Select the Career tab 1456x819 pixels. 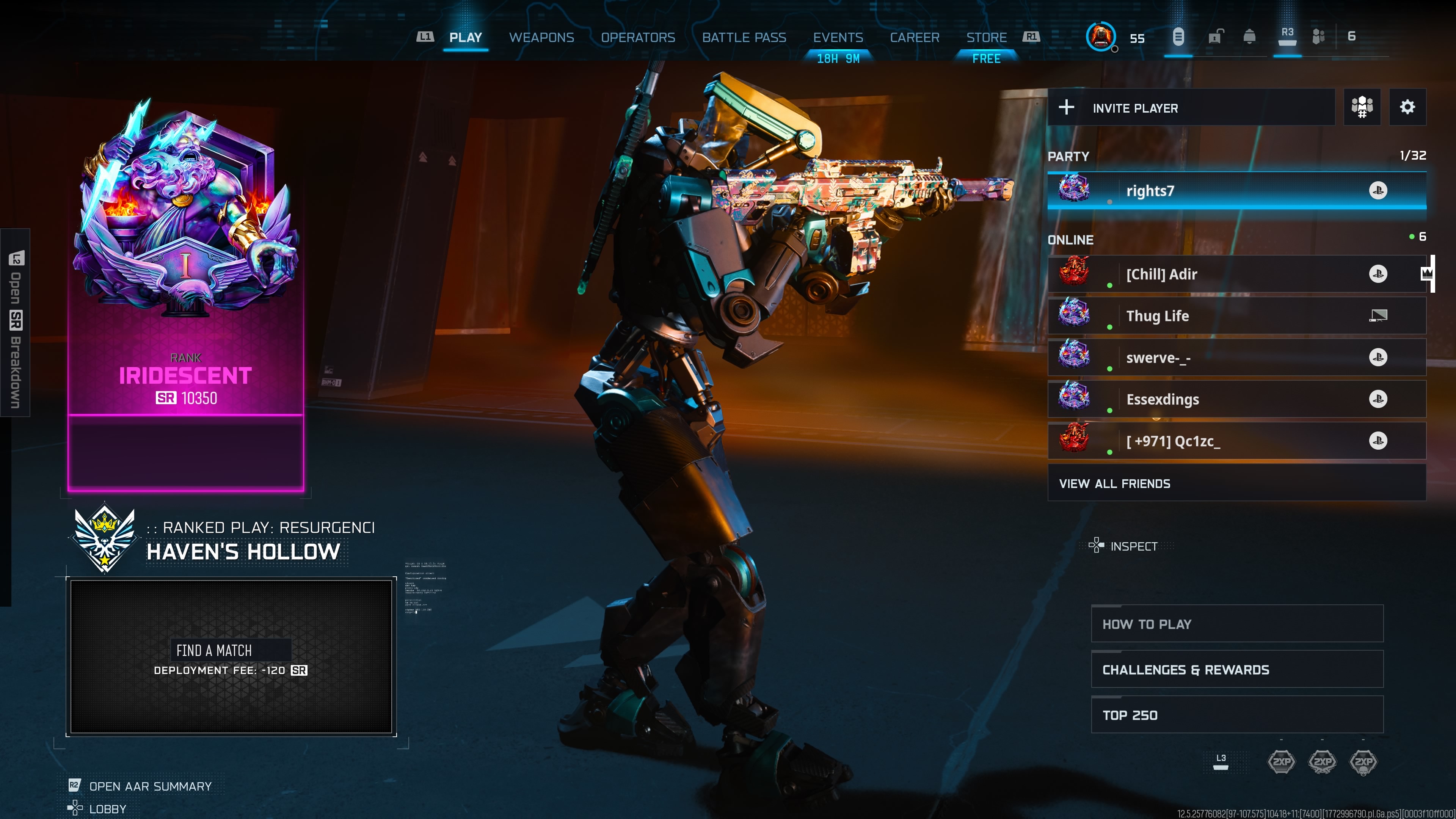click(x=915, y=37)
